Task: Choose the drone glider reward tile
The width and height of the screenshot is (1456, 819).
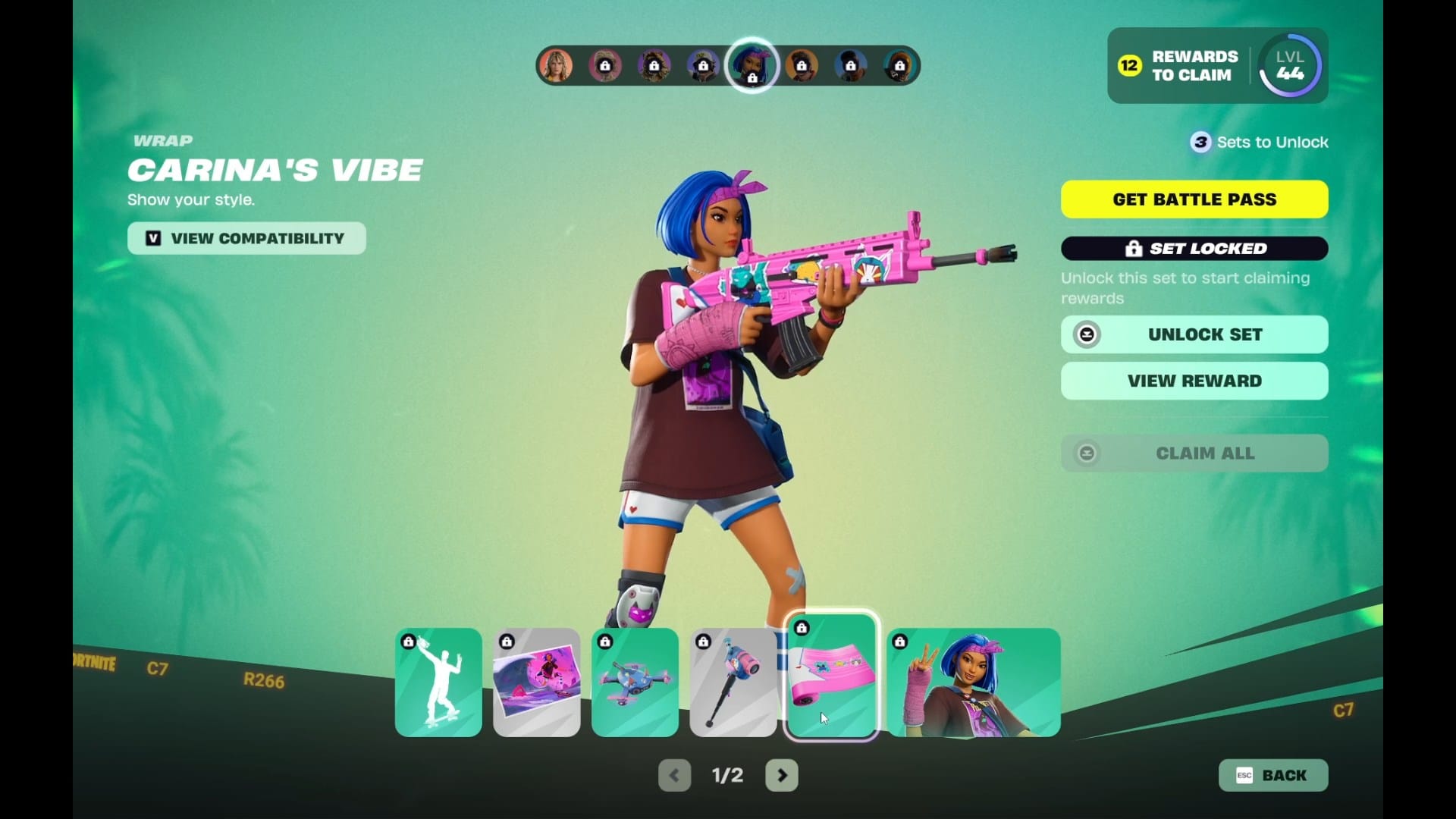Action: [635, 682]
